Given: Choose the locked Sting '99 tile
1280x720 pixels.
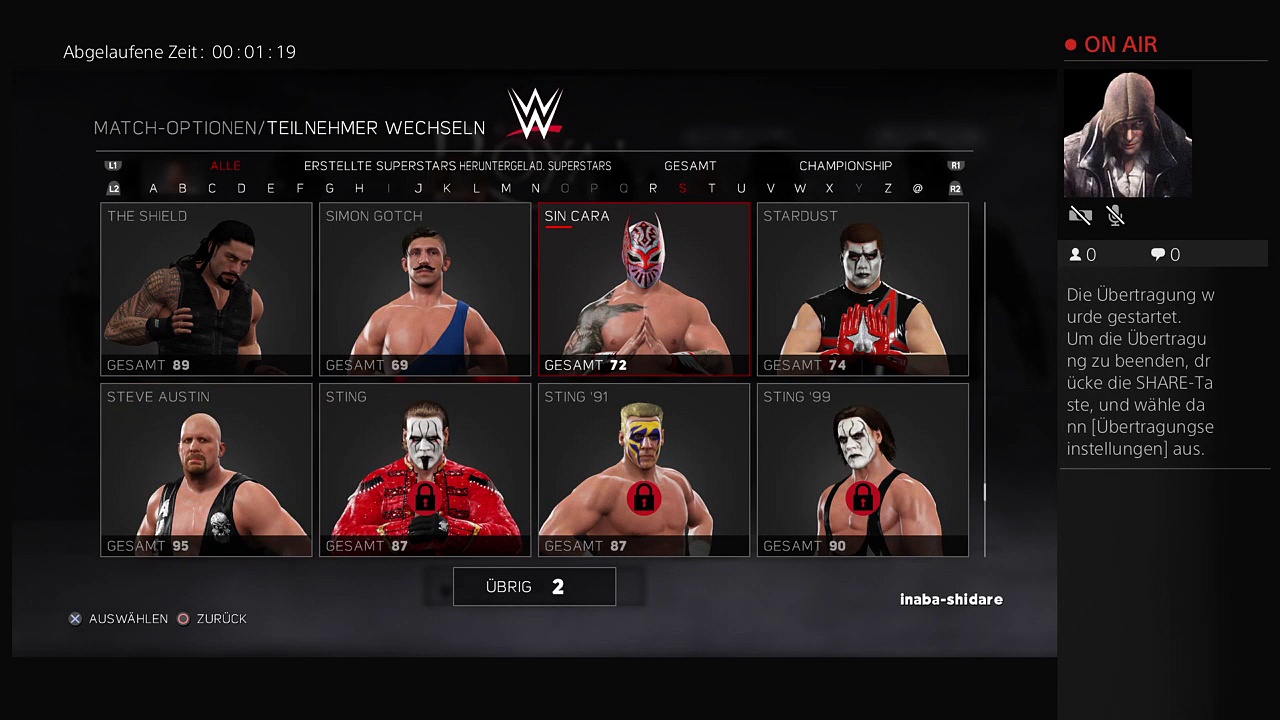Looking at the screenshot, I should (x=863, y=470).
